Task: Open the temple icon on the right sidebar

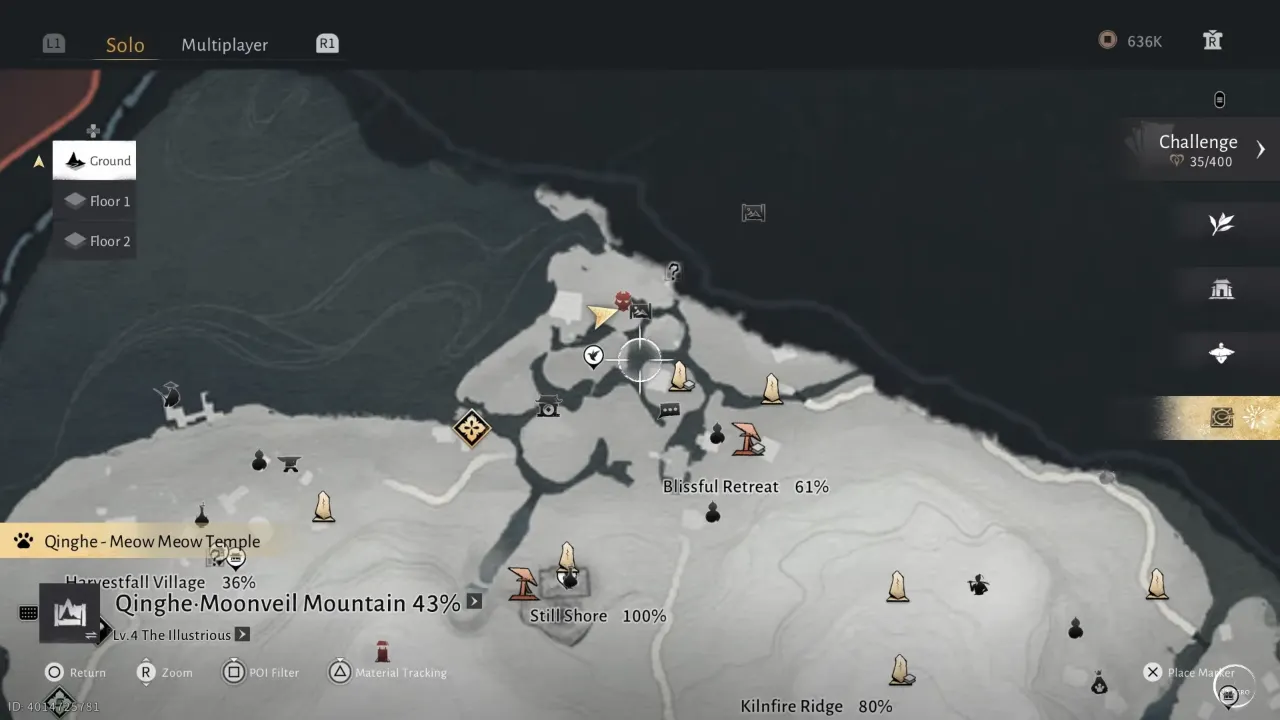Action: click(1221, 289)
